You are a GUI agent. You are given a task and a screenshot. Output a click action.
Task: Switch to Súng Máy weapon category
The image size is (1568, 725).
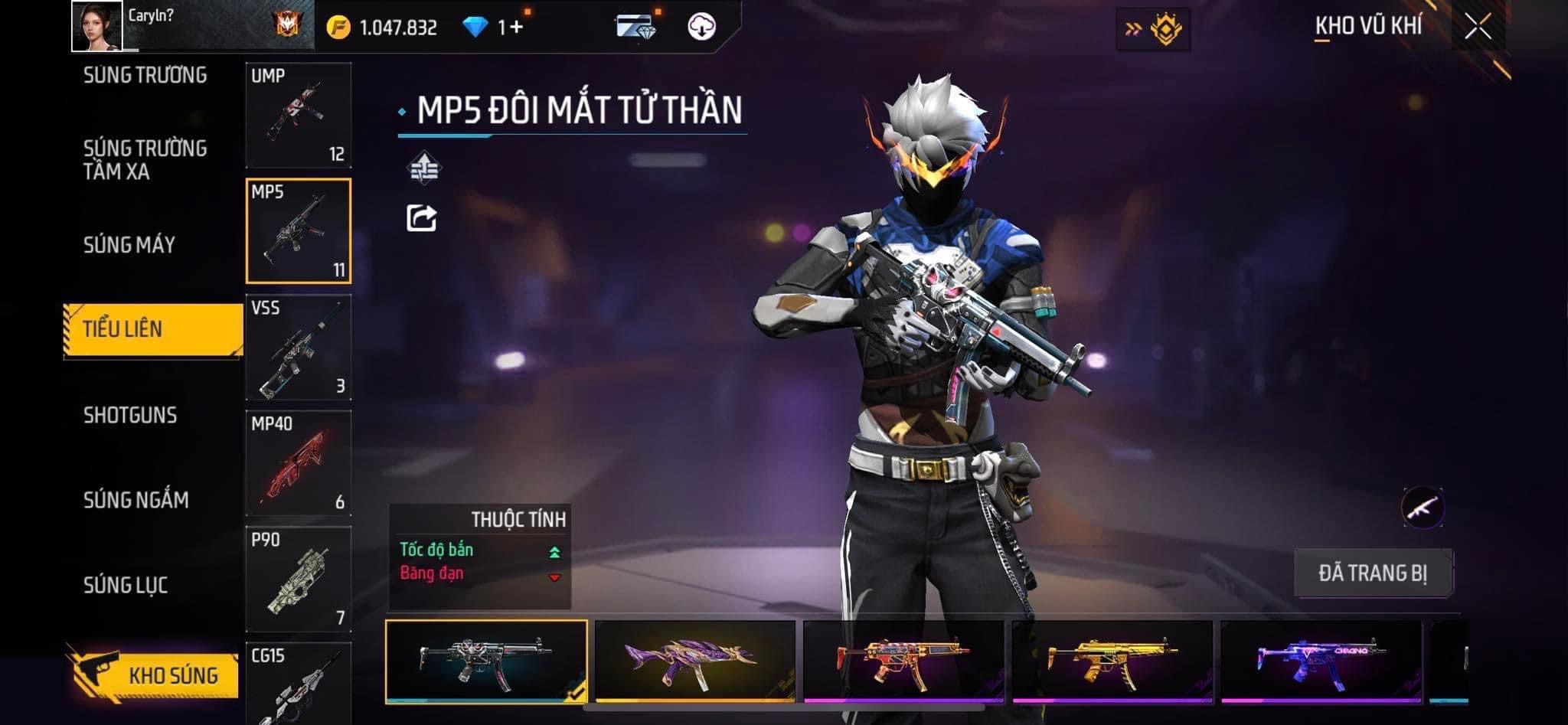pyautogui.click(x=129, y=245)
